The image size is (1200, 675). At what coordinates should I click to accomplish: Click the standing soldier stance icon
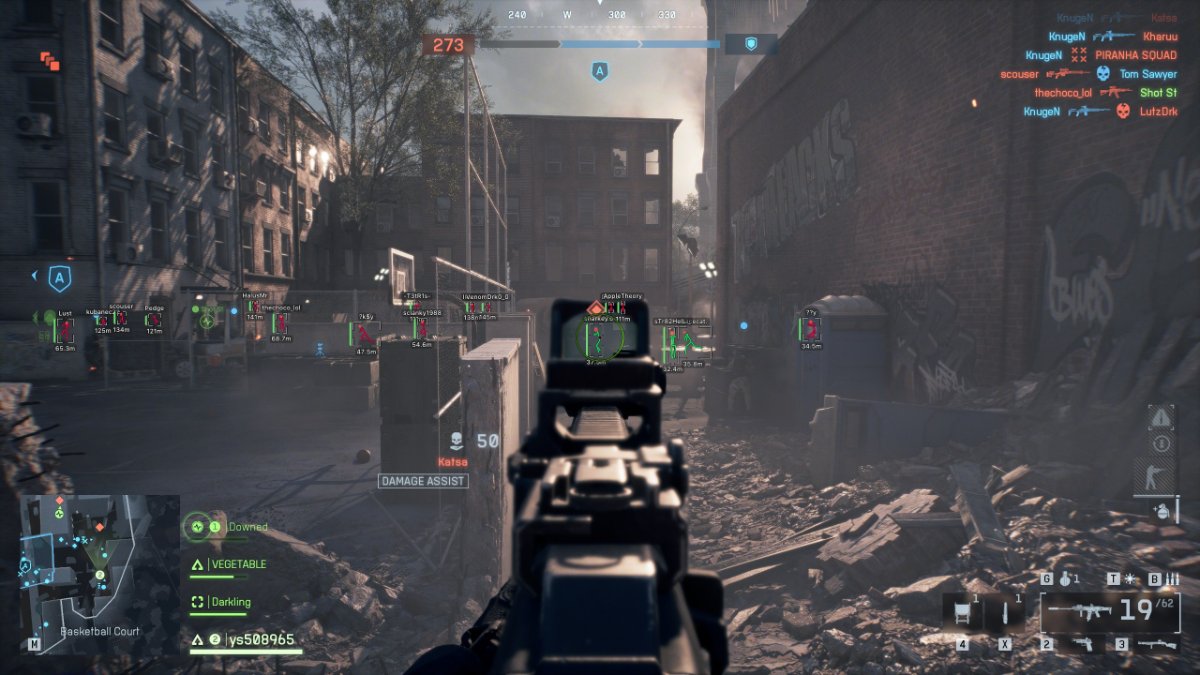(x=1161, y=476)
